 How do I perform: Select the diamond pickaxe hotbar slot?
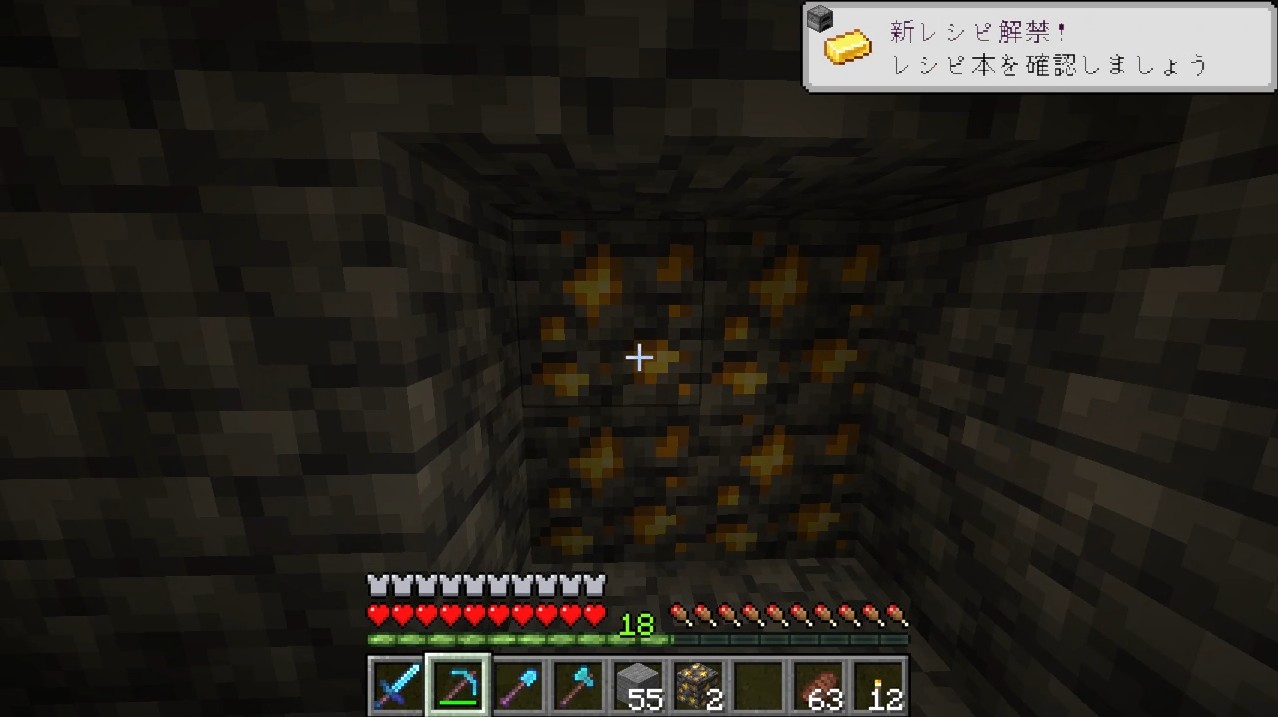point(458,686)
